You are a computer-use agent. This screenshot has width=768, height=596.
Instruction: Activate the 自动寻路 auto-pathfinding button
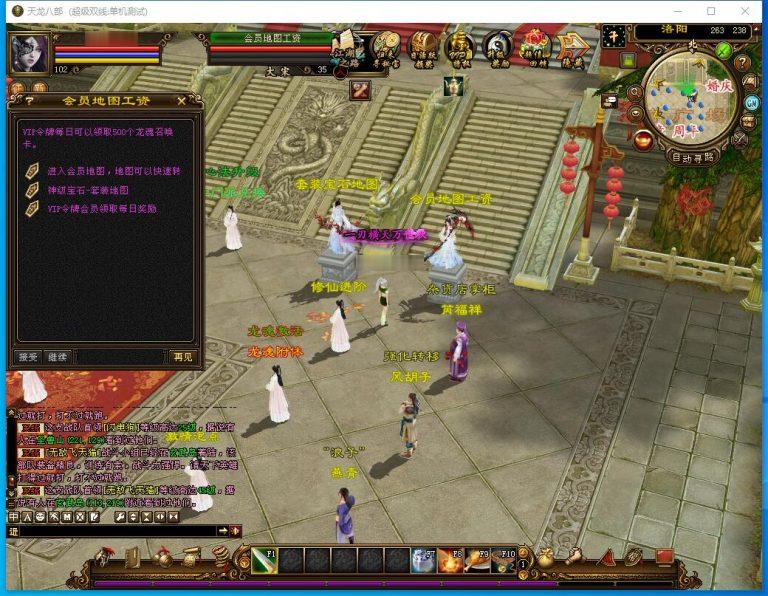click(692, 157)
